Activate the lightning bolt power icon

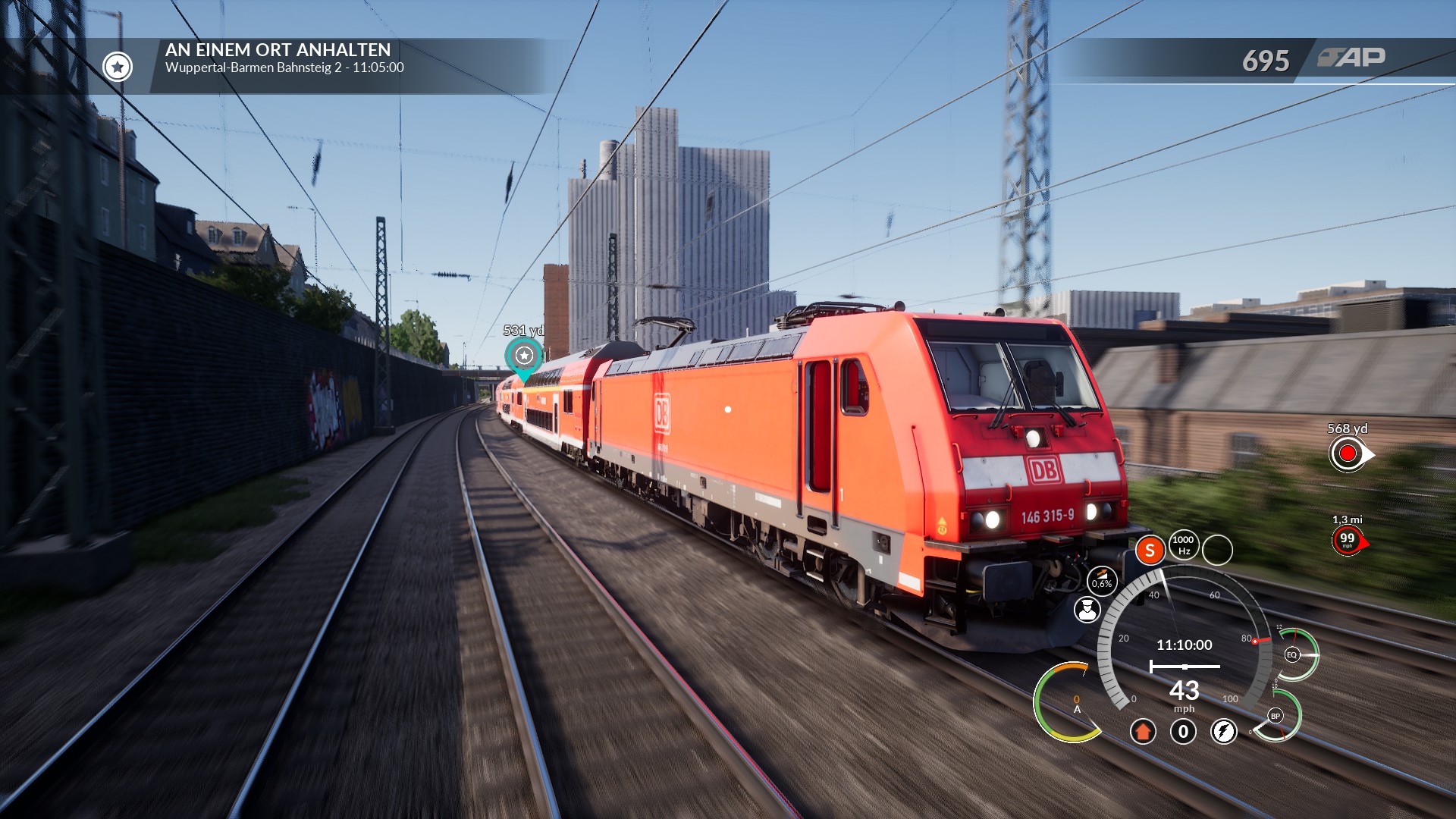pyautogui.click(x=1223, y=732)
